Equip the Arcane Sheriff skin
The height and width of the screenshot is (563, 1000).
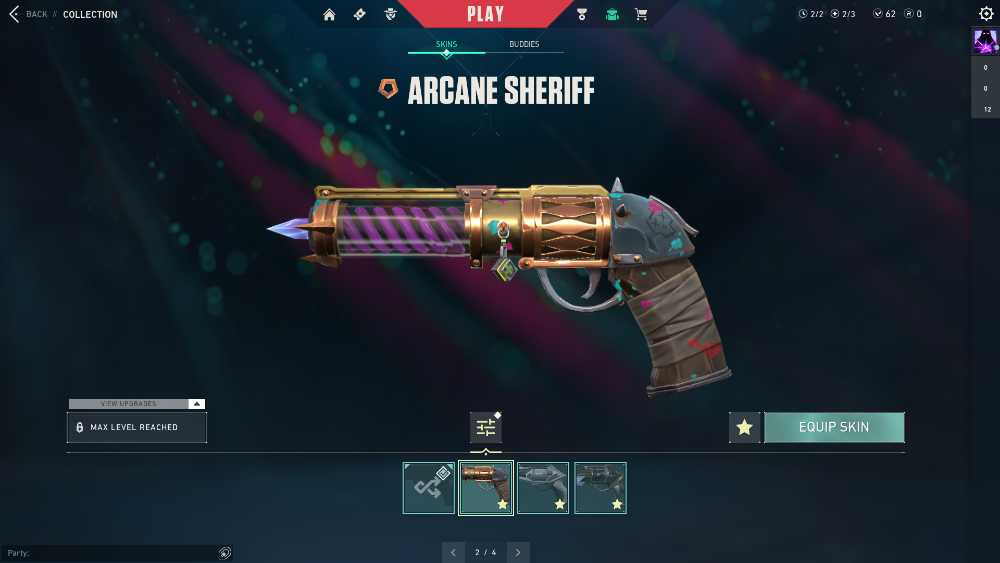point(834,428)
